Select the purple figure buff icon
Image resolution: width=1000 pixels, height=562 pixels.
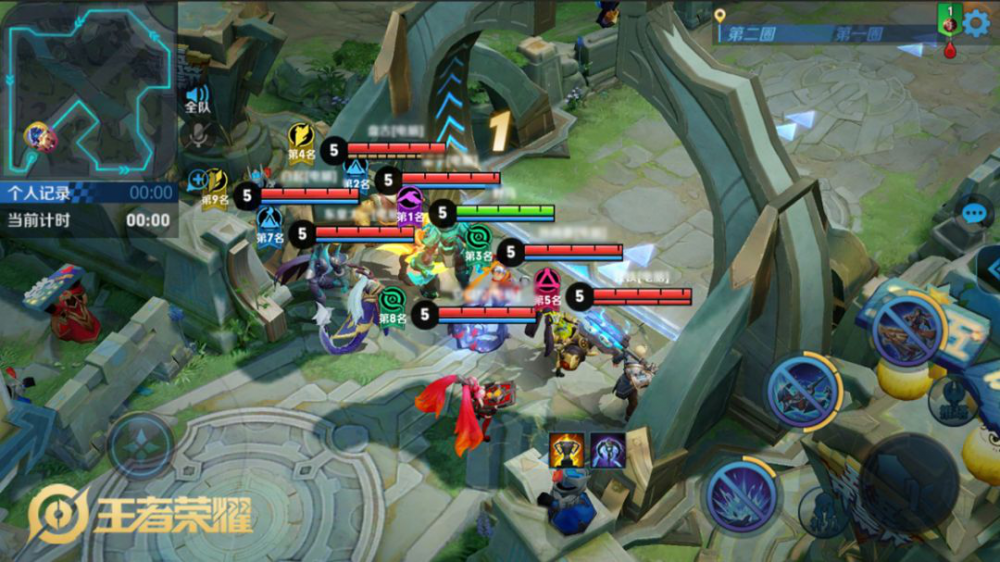click(x=607, y=450)
